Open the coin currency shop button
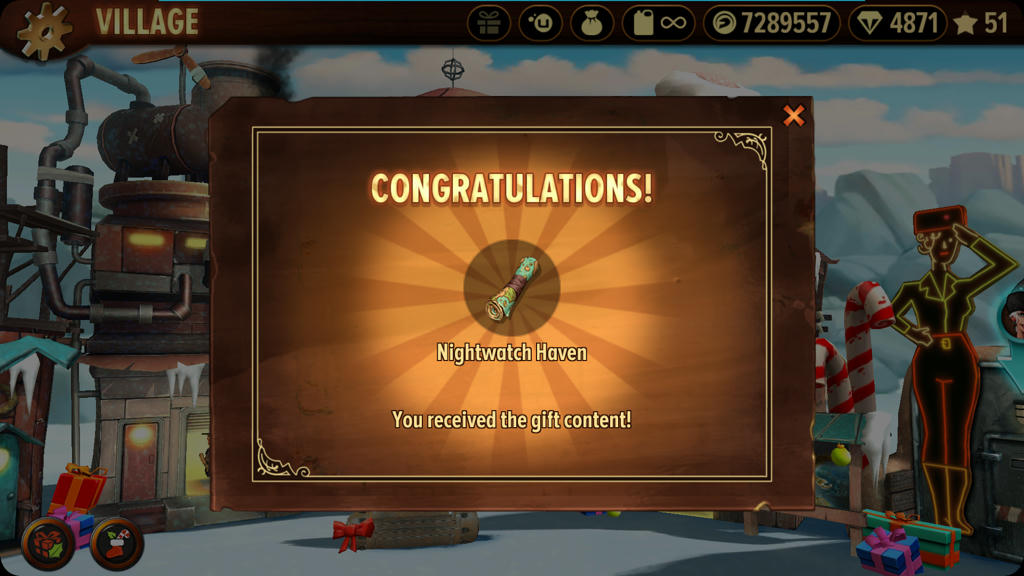The image size is (1024, 576). 774,23
